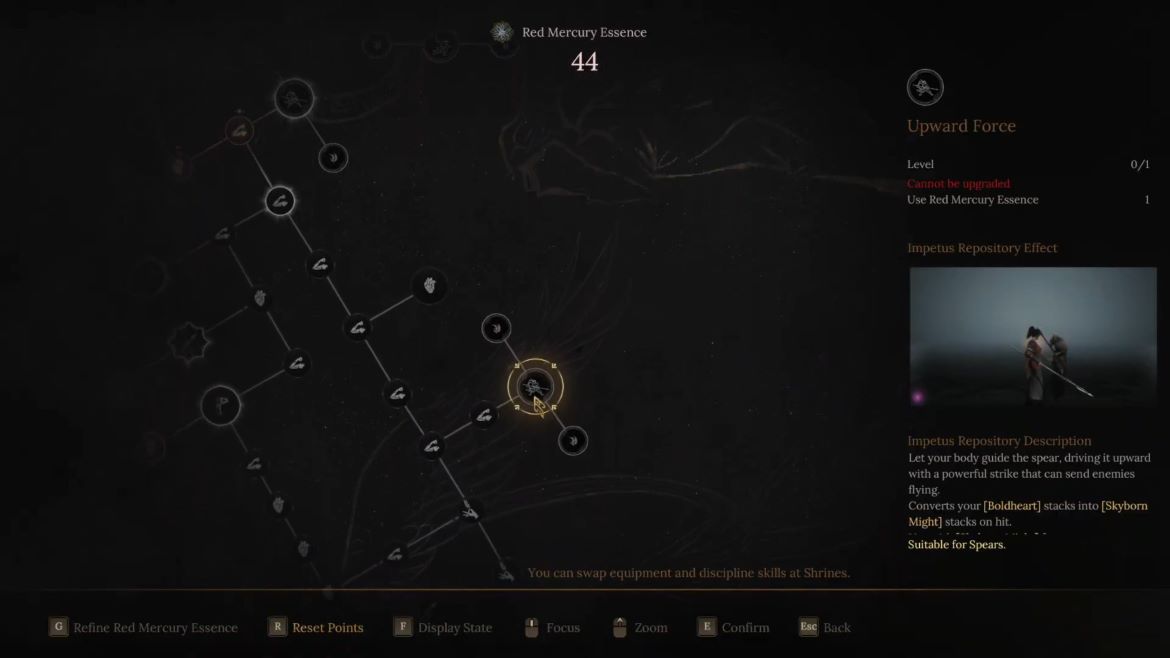Select the star-shaped outlined skill node
This screenshot has width=1170, height=658.
tap(186, 343)
